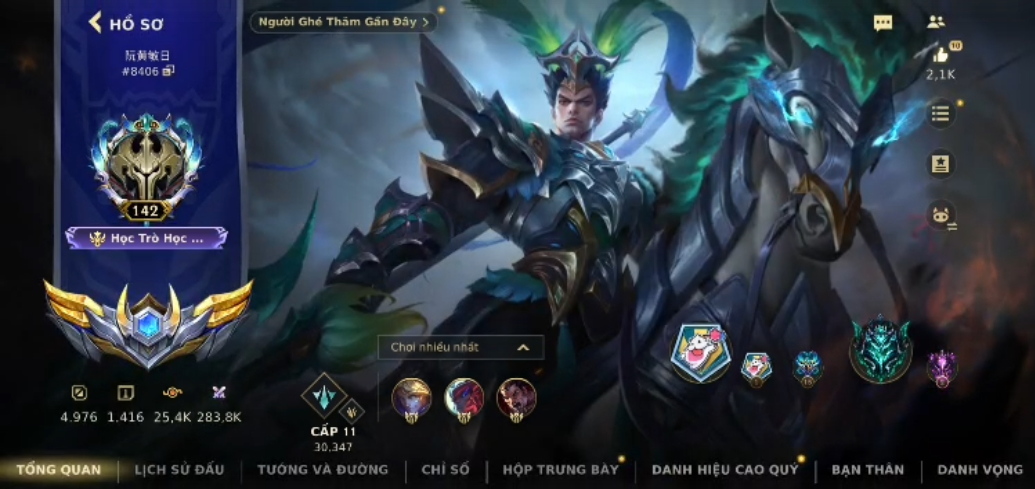Screen dimensions: 1035x489
Task: Select the Tổng Quan tab
Action: (58, 469)
